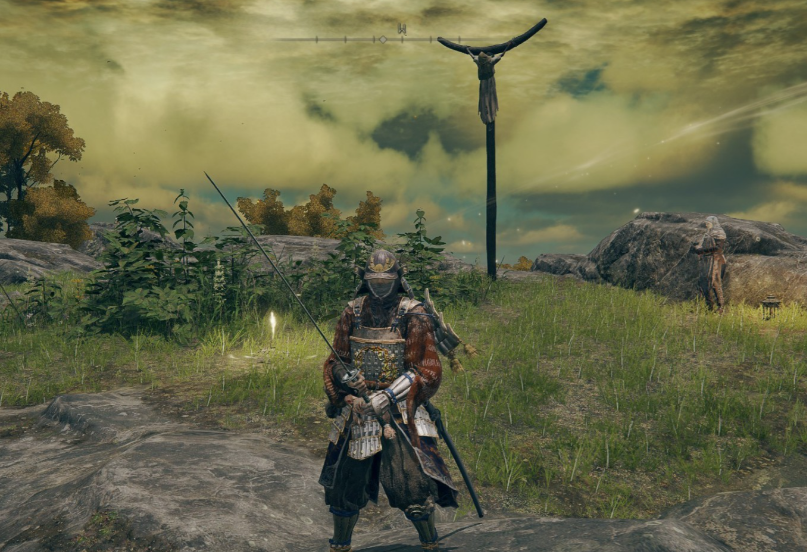Select the diamond marker on the compass

coord(381,39)
